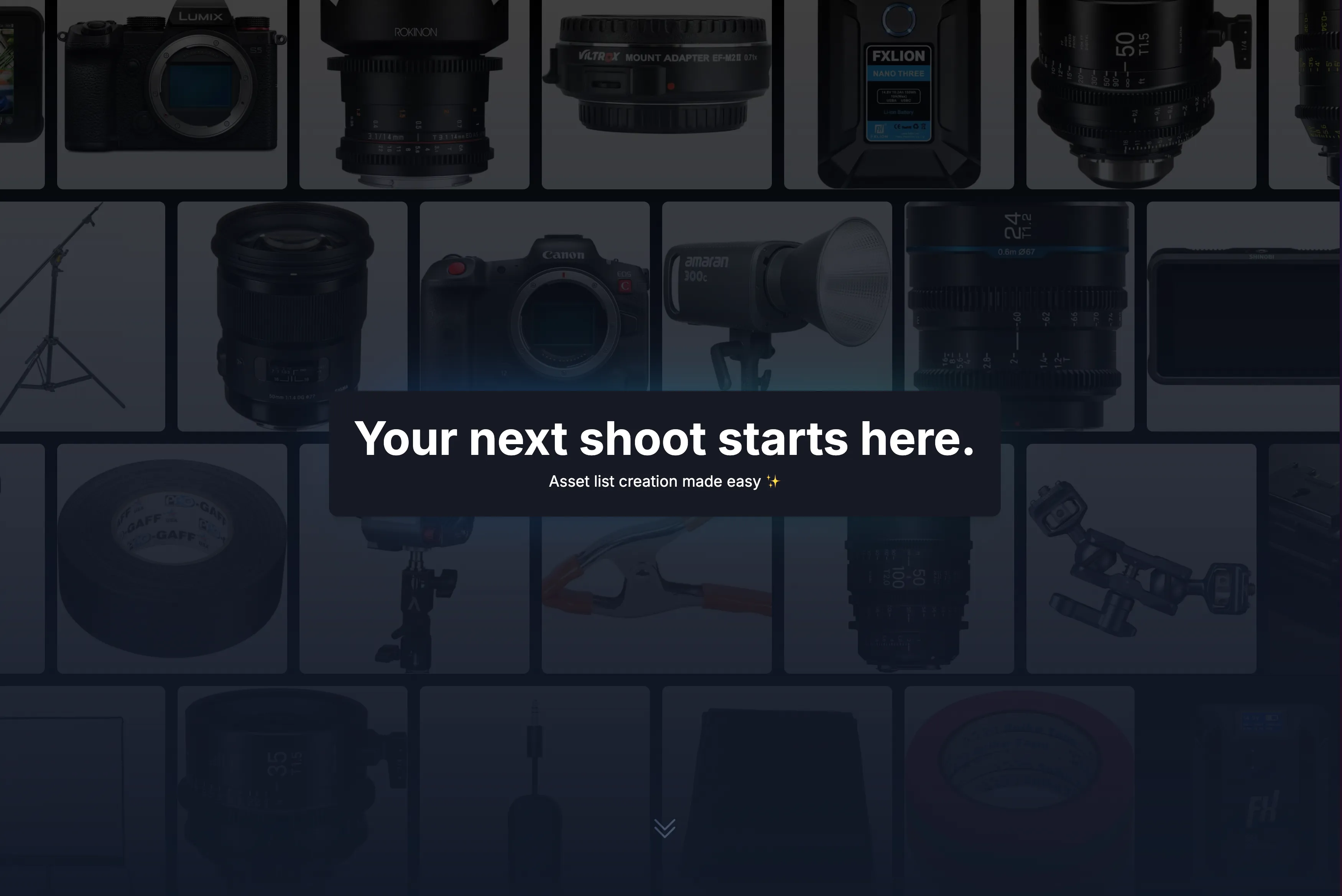
Task: Click the Asset list creation made easy tagline
Action: tap(665, 481)
